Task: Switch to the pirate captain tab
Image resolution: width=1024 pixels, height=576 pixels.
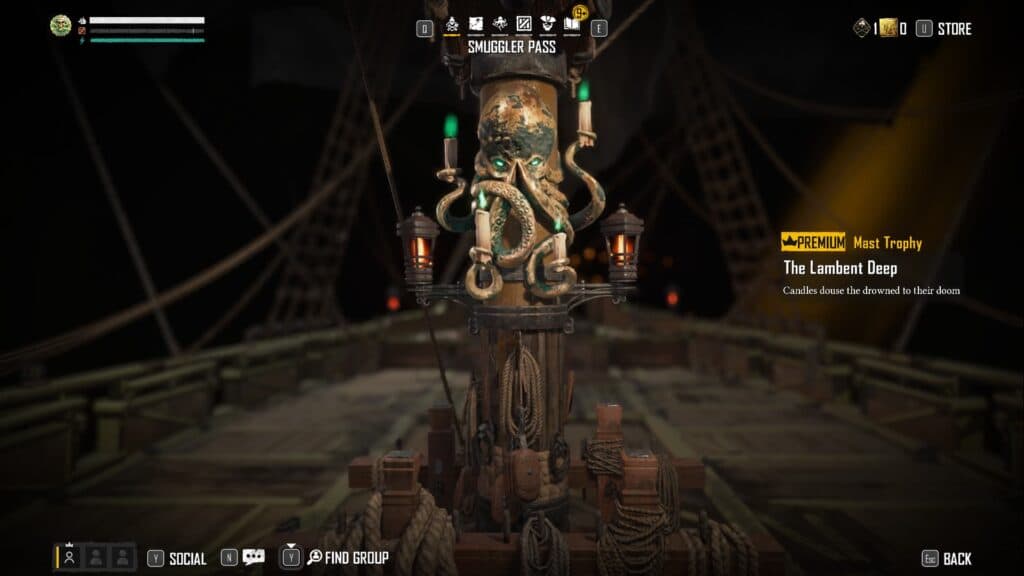Action: click(547, 24)
